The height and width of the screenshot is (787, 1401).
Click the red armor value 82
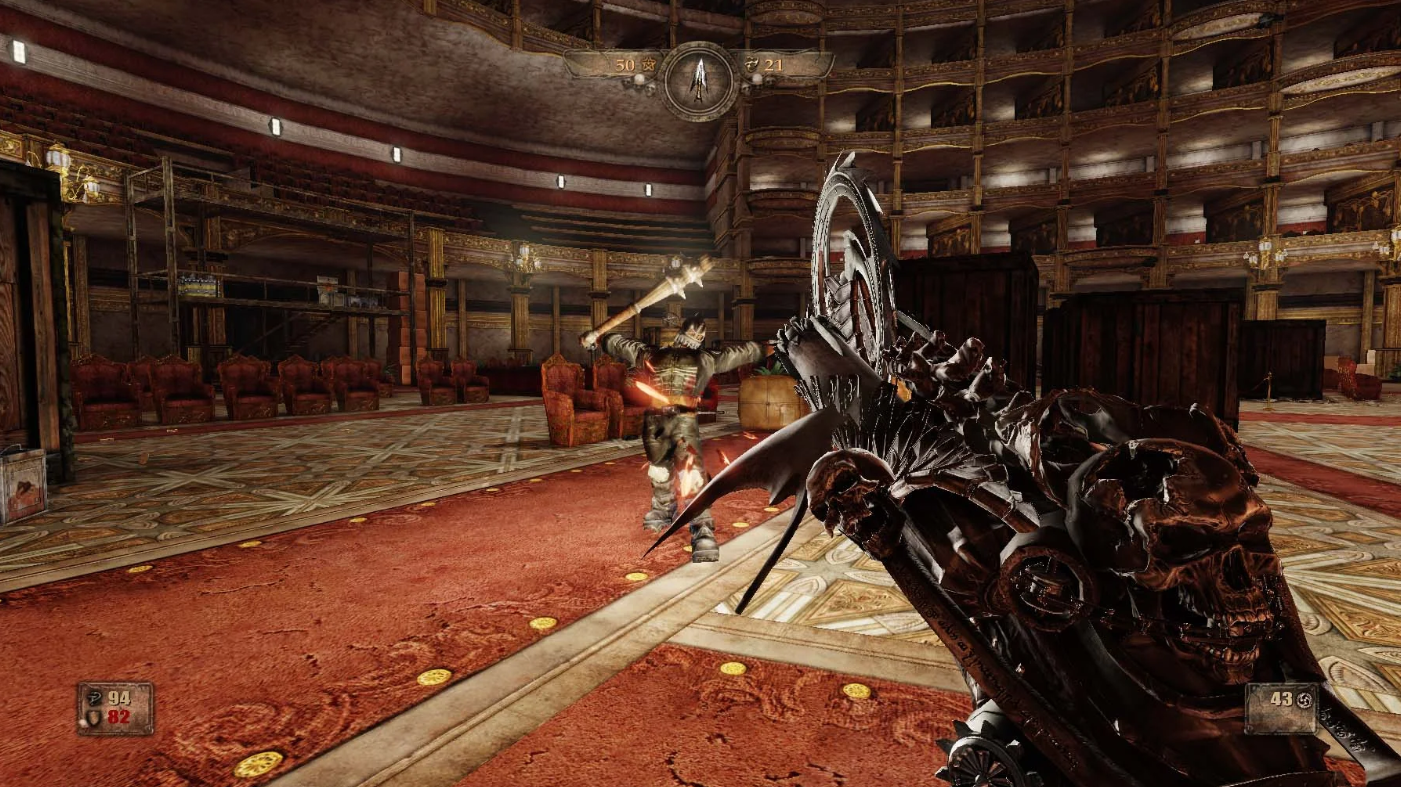tap(118, 717)
